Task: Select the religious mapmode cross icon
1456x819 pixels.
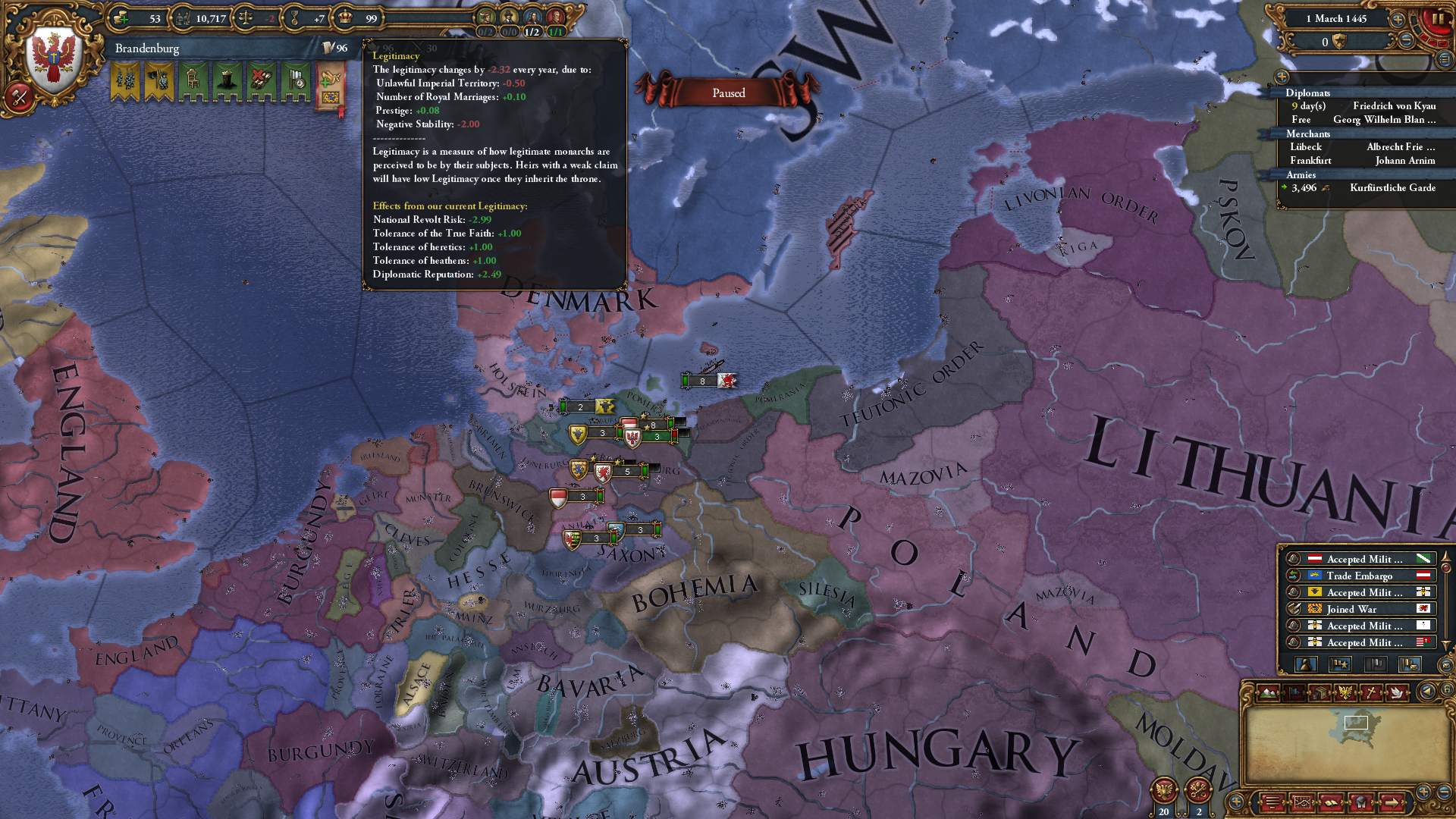Action: point(1371,692)
